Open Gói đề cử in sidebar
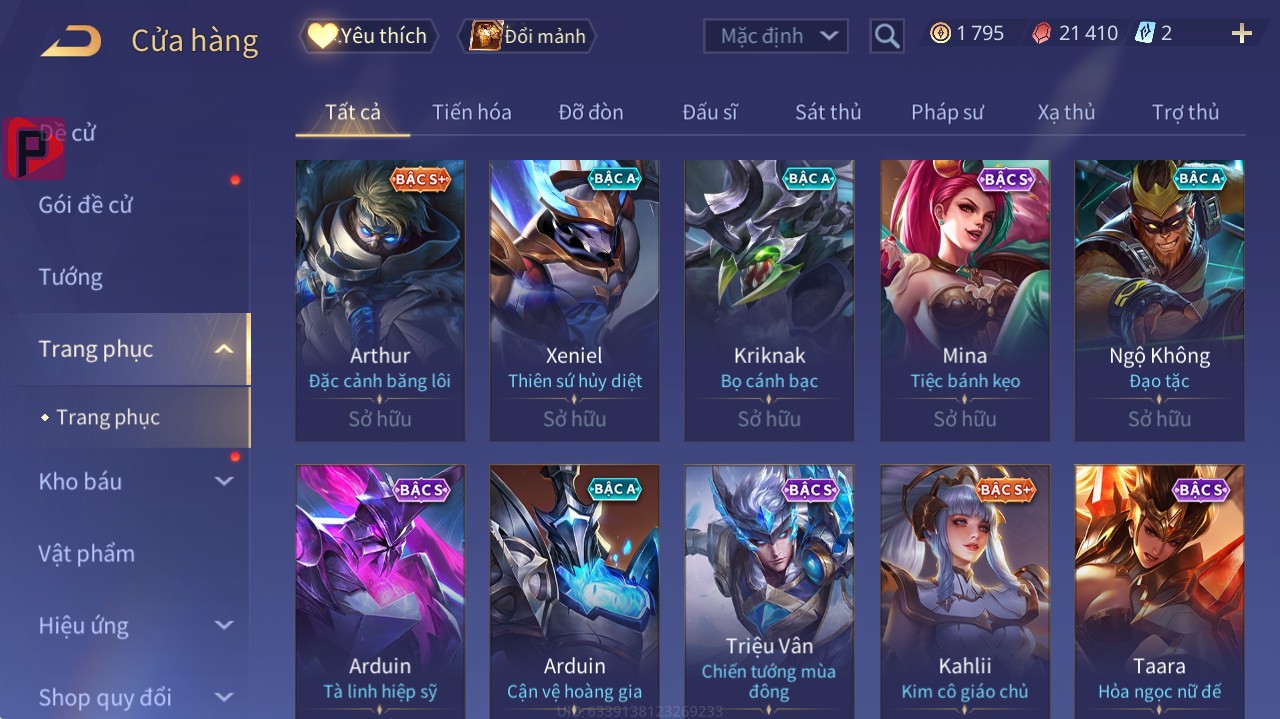 click(86, 205)
